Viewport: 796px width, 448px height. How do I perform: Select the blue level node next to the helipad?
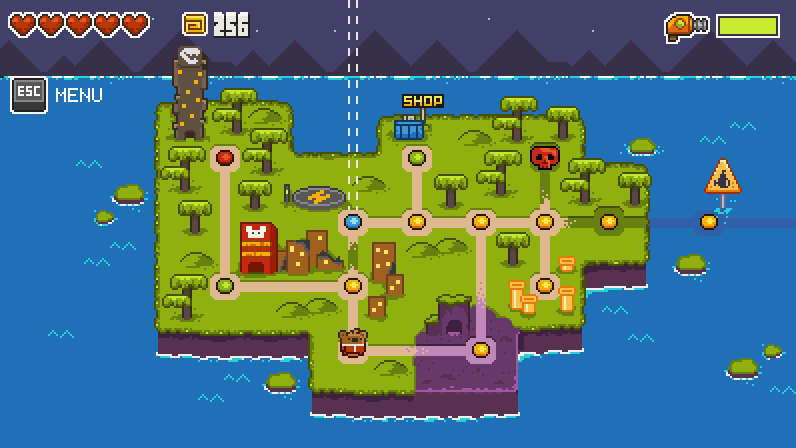pos(353,221)
